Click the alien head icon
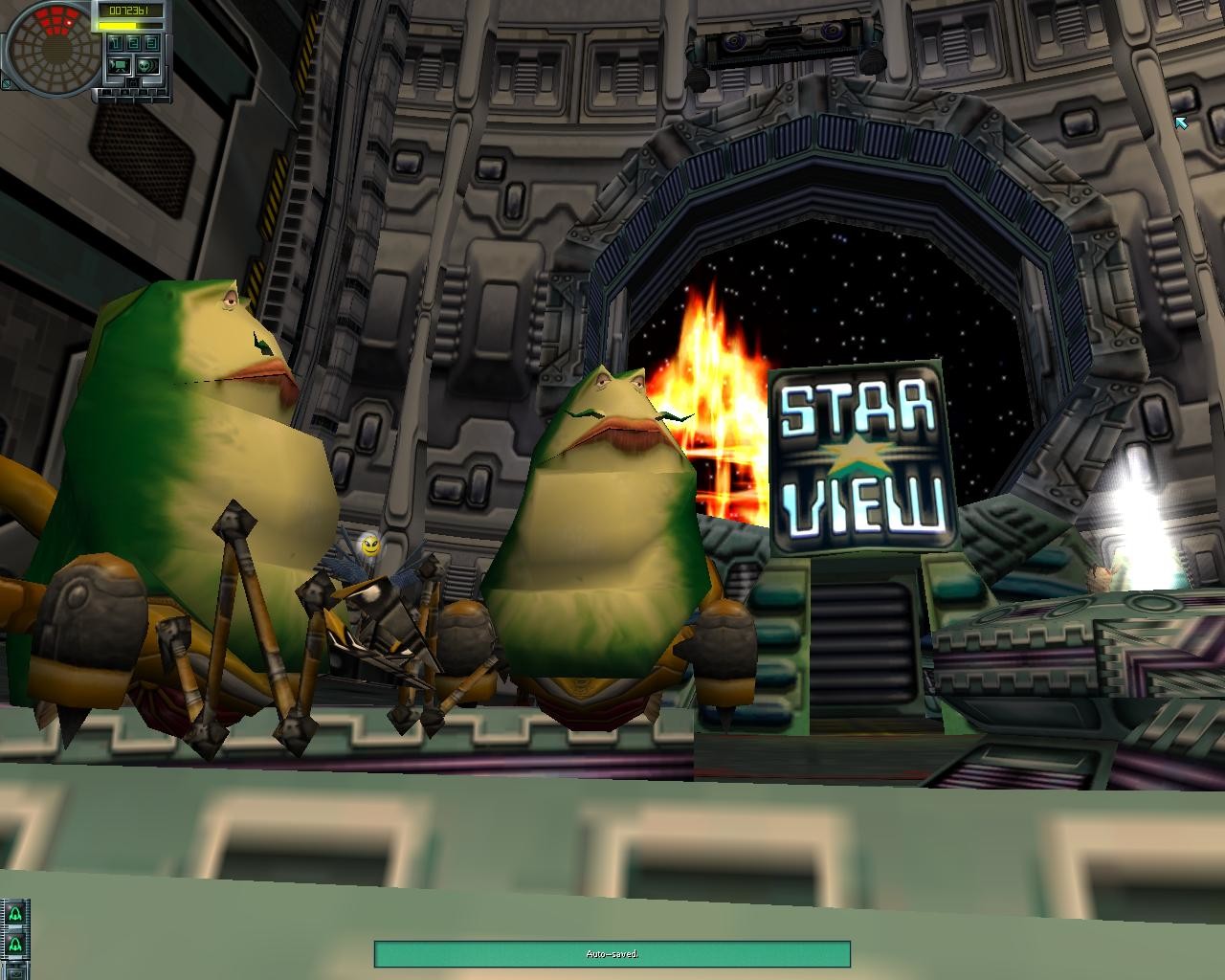Screen dimensions: 1225x980 [147, 66]
